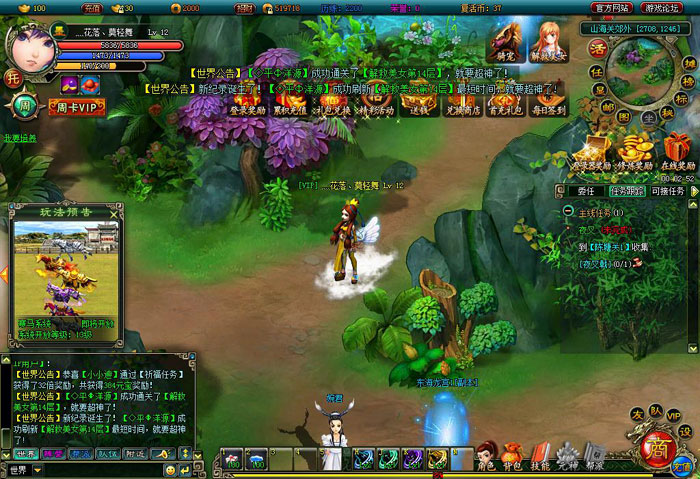Open the 官方网站 official website link
The height and width of the screenshot is (479, 700).
[x=610, y=7]
